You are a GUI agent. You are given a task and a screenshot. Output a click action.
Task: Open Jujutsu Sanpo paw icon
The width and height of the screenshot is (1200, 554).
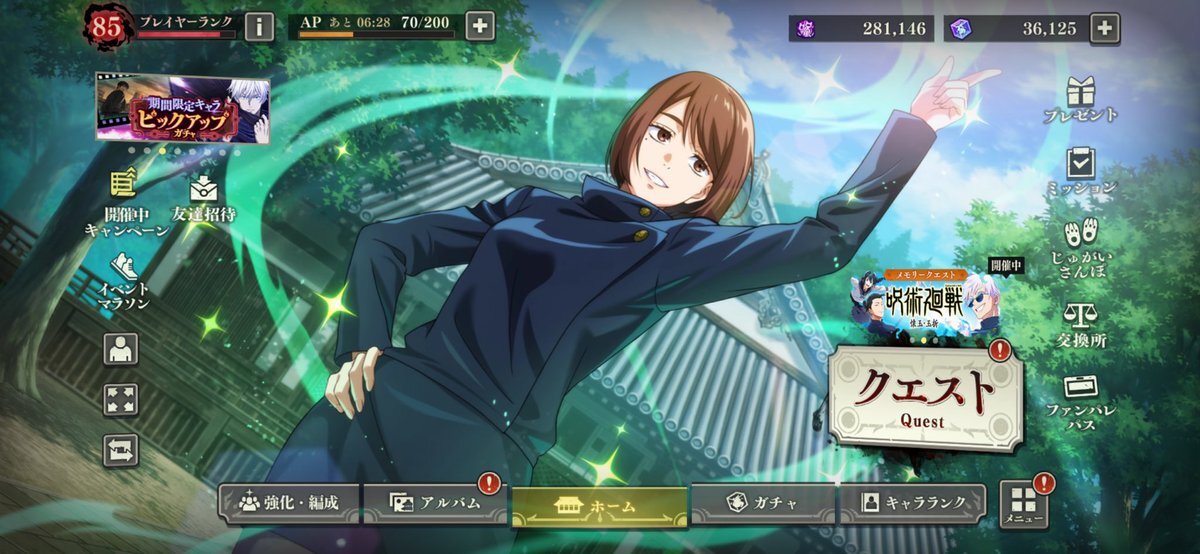(x=1080, y=248)
